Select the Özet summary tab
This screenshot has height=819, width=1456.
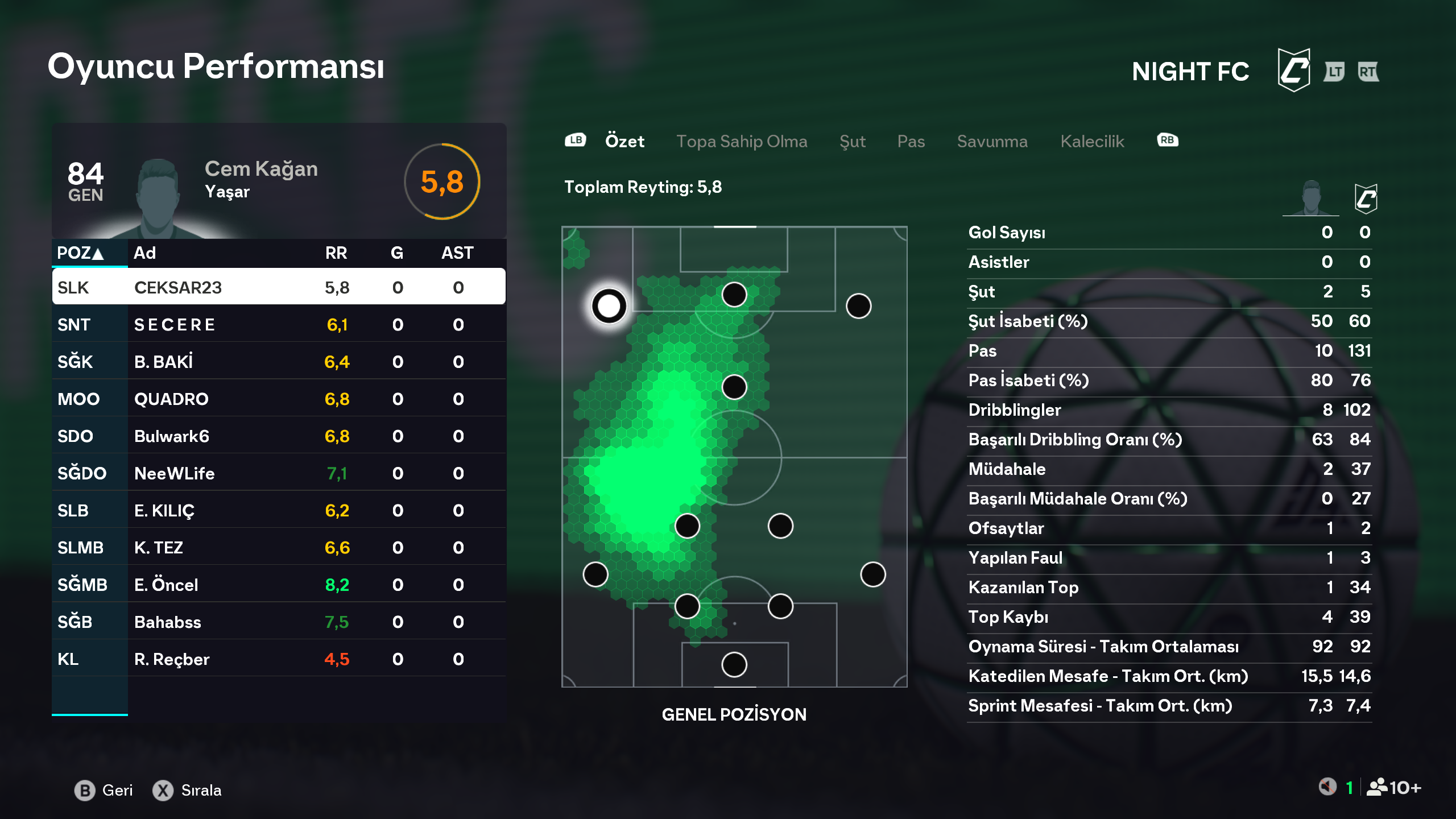[x=624, y=141]
